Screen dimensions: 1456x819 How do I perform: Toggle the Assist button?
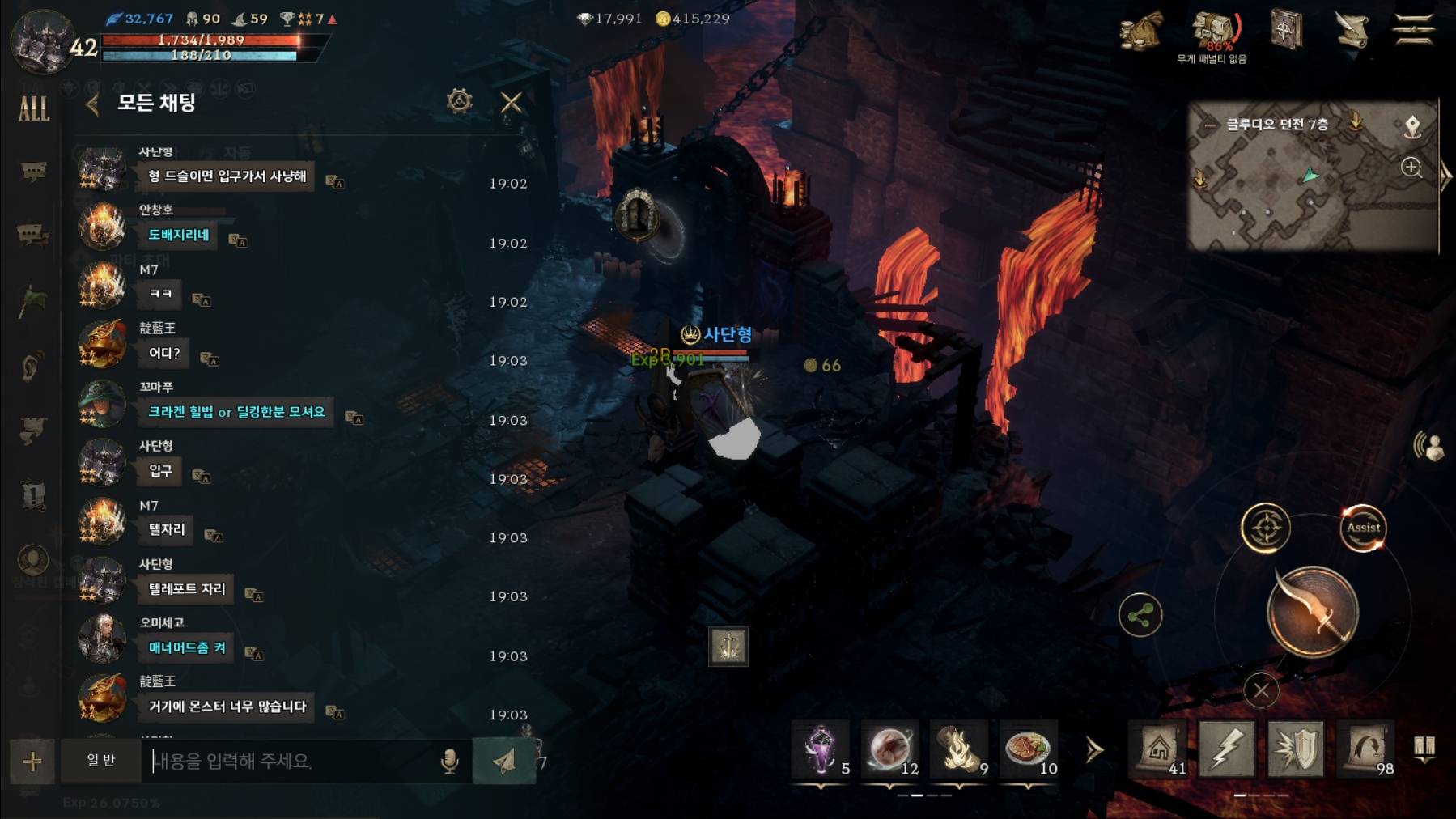pos(1363,528)
